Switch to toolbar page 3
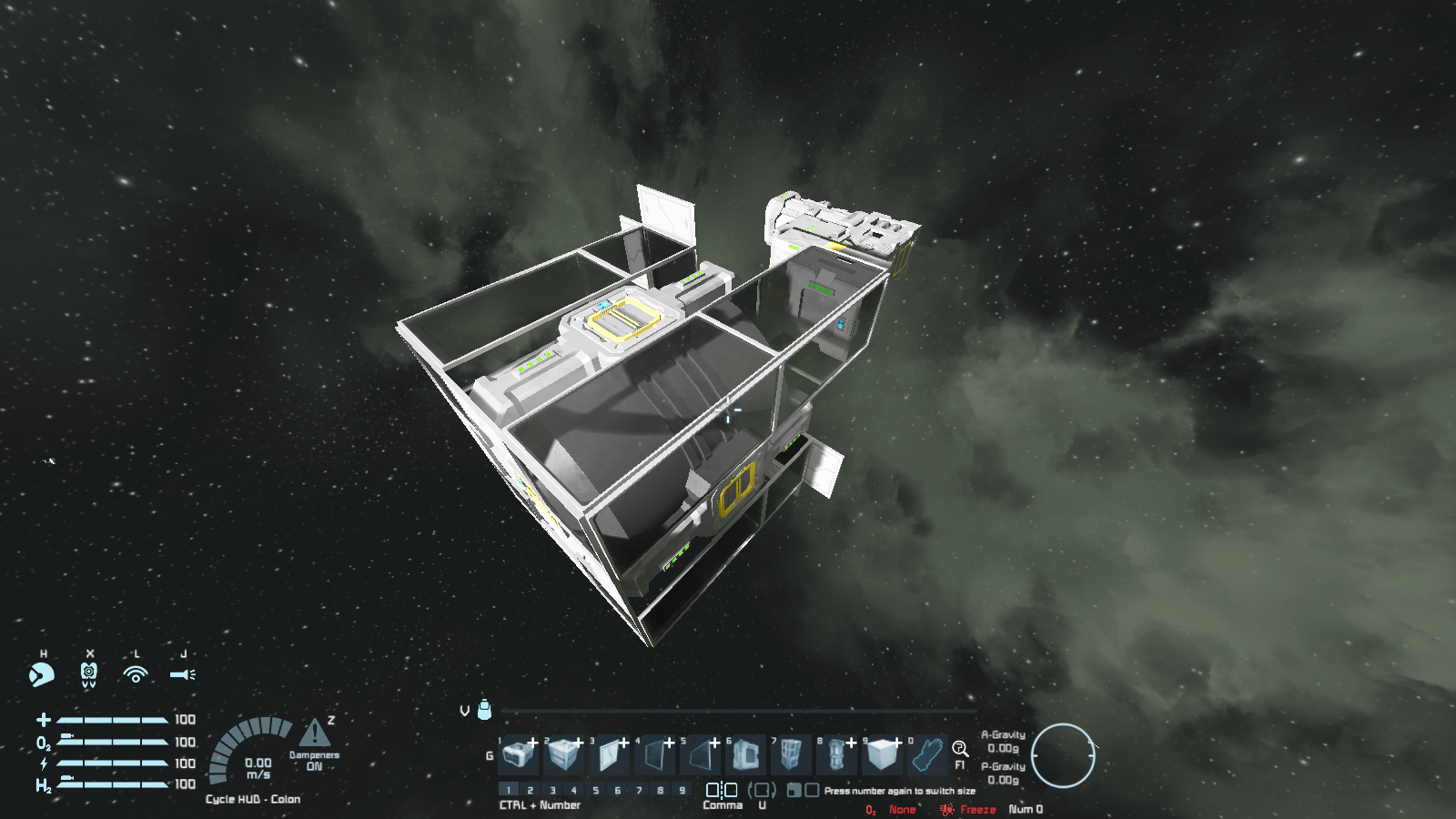This screenshot has height=819, width=1456. click(552, 790)
